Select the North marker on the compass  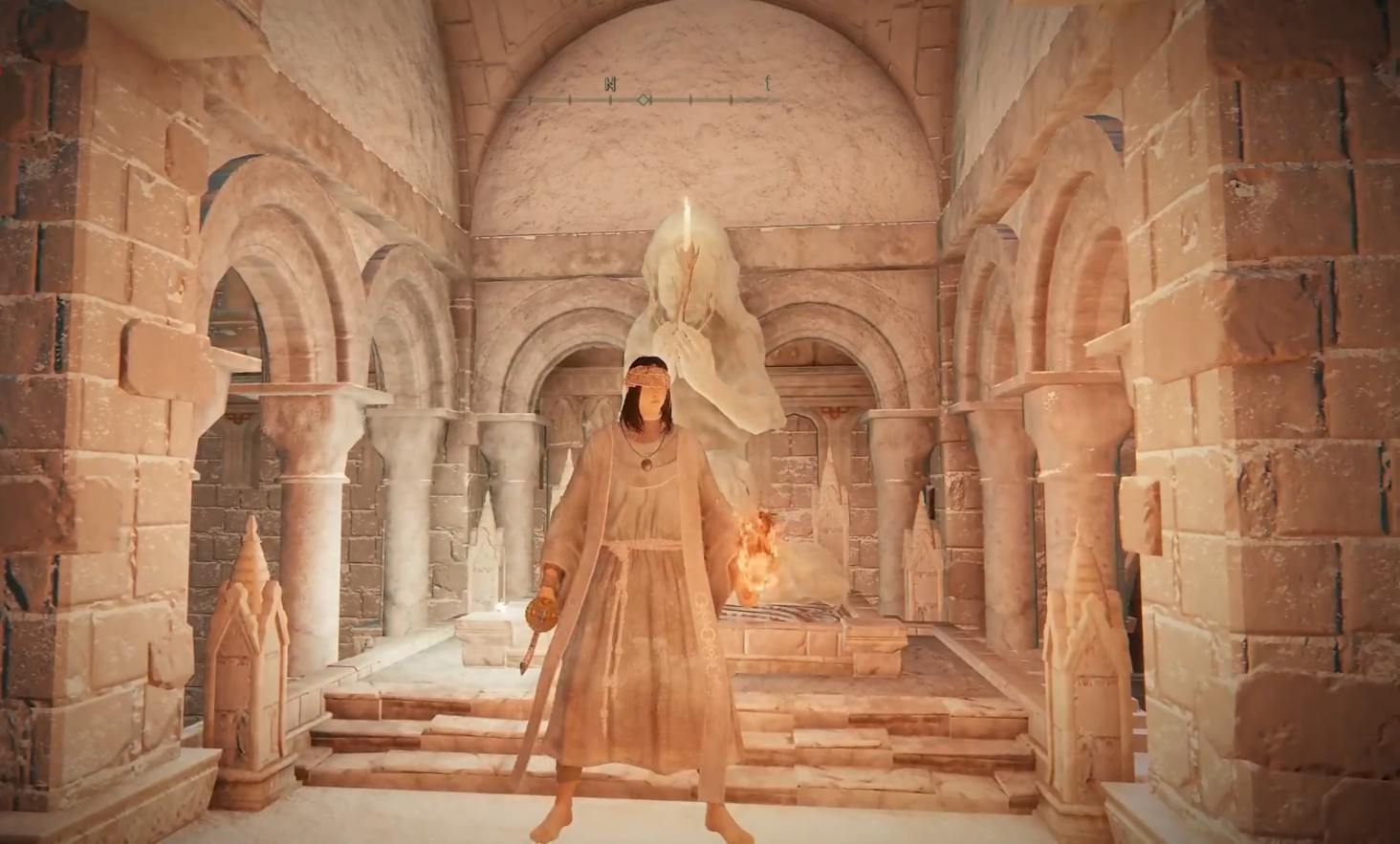pos(610,84)
